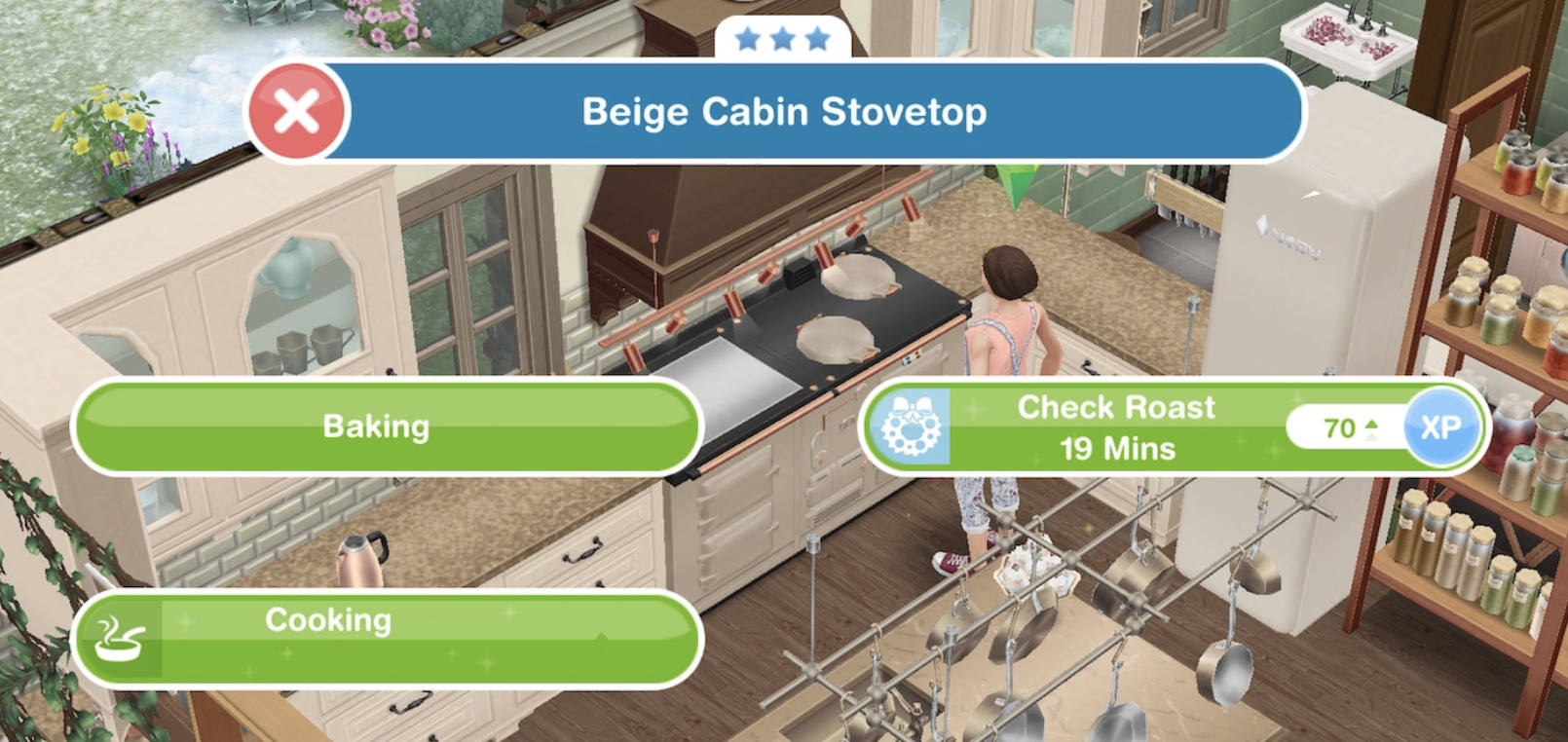Image resolution: width=1568 pixels, height=742 pixels.
Task: Choose the Baking option
Action: [x=386, y=427]
